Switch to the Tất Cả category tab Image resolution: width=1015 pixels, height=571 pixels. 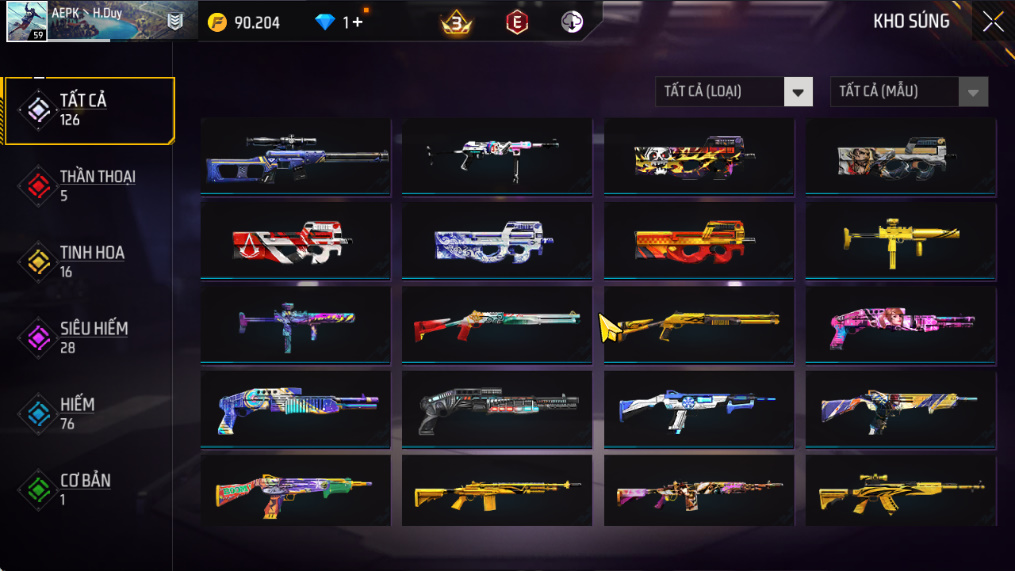click(x=88, y=110)
